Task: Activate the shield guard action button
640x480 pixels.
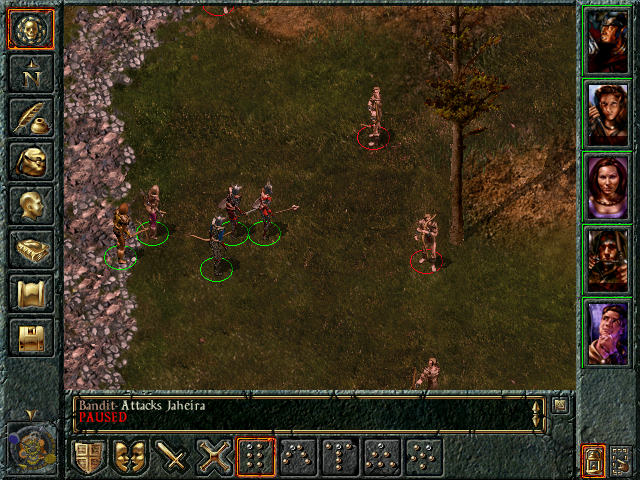Action: pos(90,456)
